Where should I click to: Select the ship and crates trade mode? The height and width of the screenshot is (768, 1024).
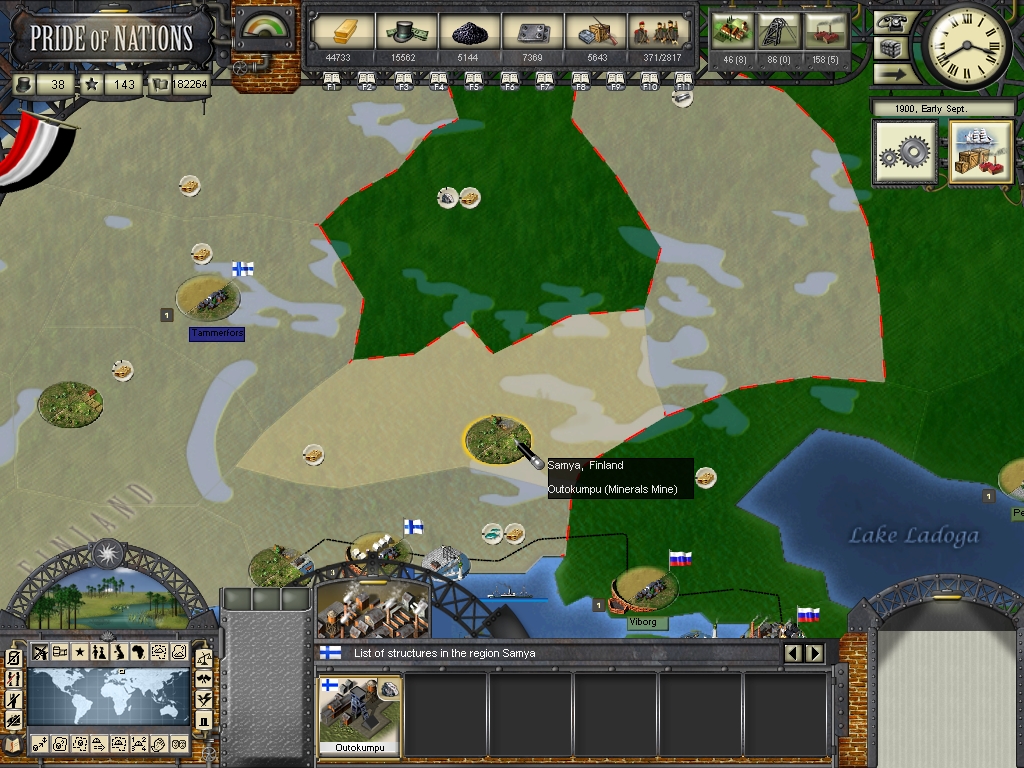coord(980,152)
